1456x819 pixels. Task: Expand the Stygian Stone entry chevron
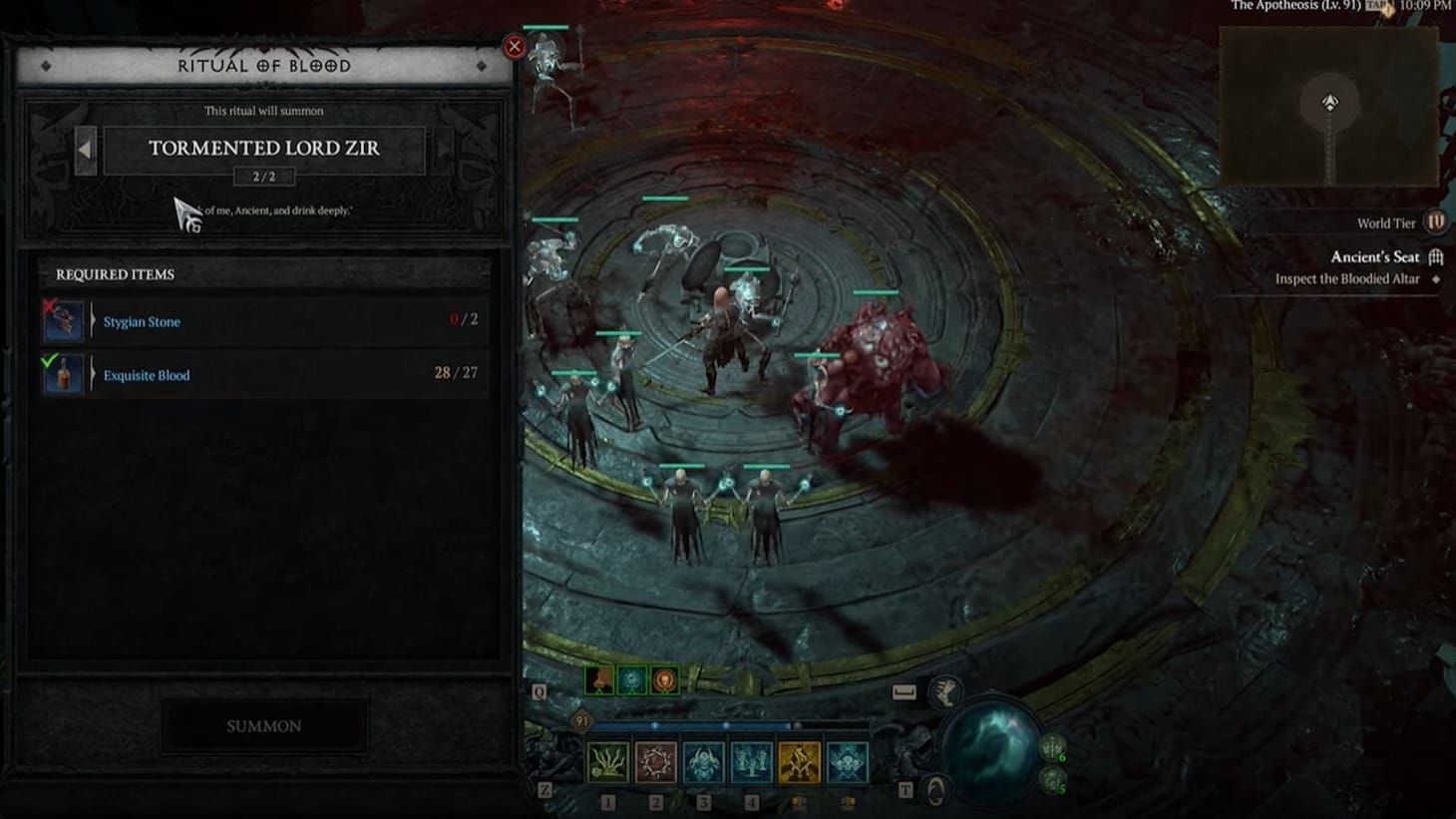[x=93, y=321]
